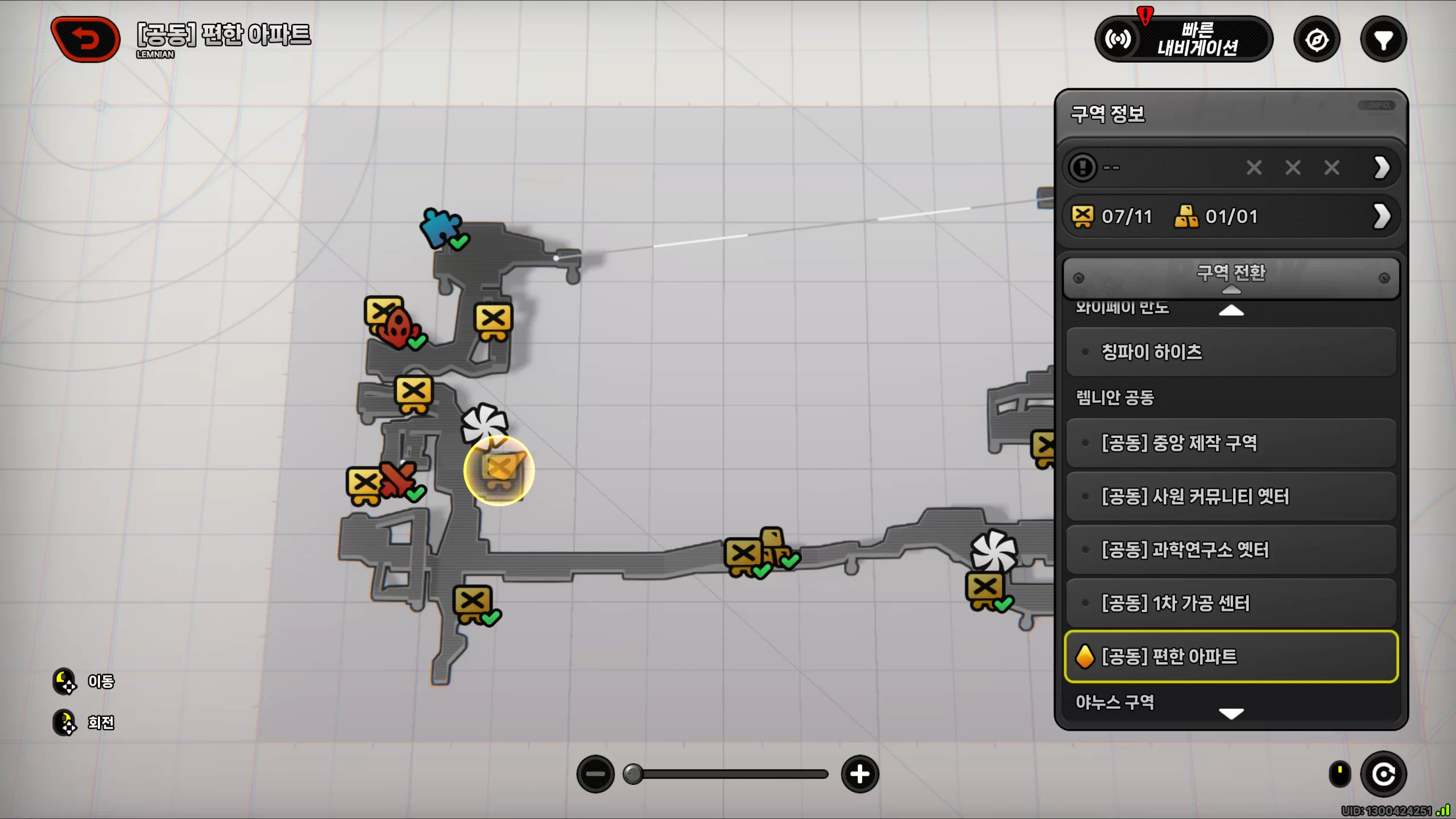Switch to [공동] 과학연구소 엣터 area
Screen dimensions: 1456x819
coord(1231,550)
